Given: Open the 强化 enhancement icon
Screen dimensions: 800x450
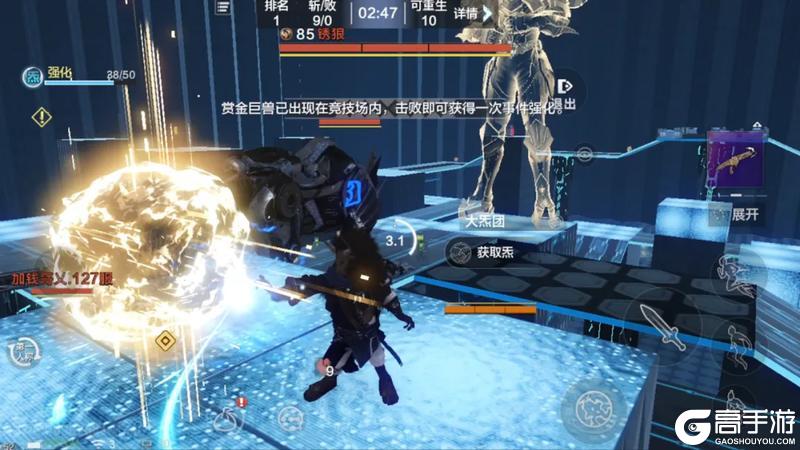Looking at the screenshot, I should pyautogui.click(x=34, y=77).
